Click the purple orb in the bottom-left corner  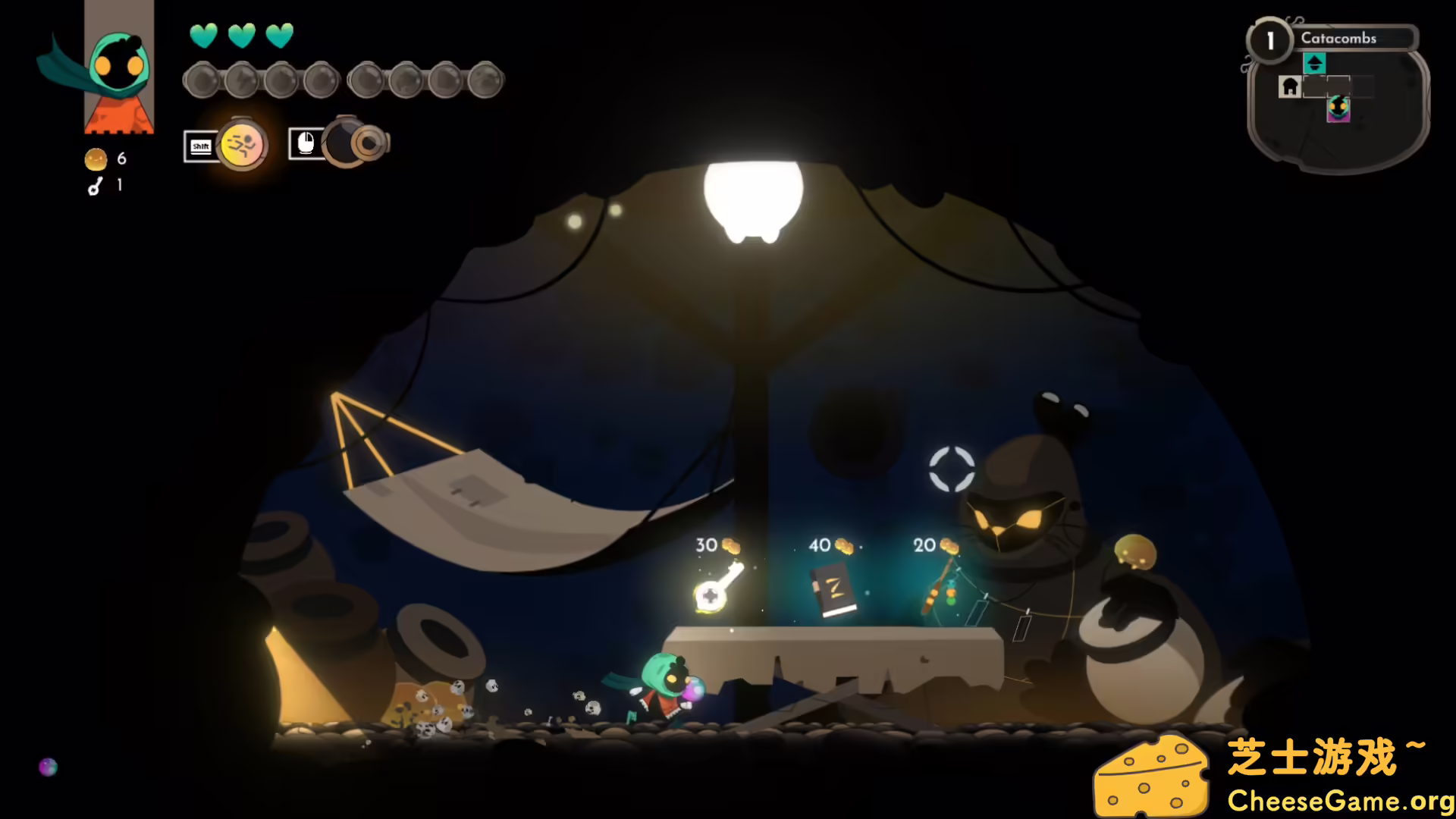point(48,768)
